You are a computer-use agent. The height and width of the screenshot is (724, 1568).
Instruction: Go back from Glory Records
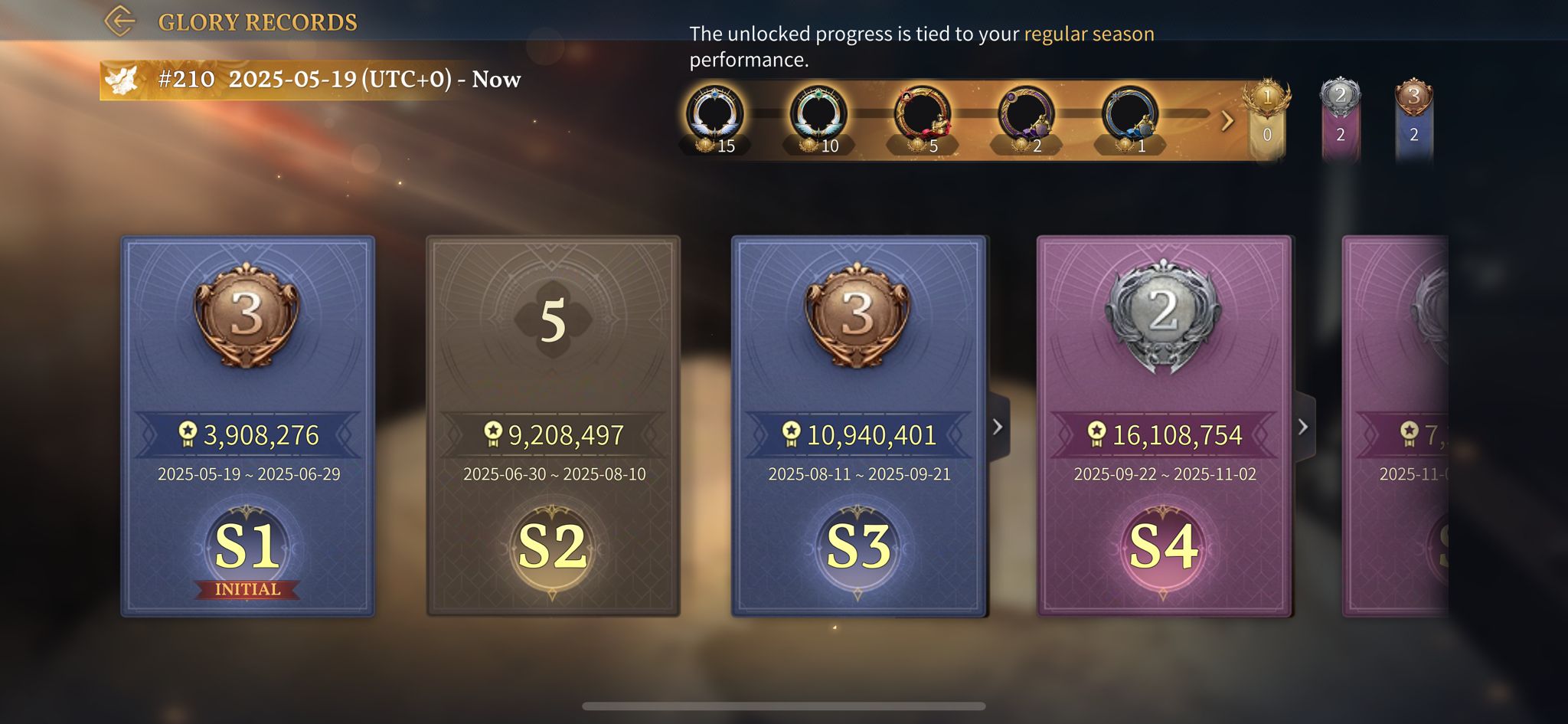[x=120, y=21]
